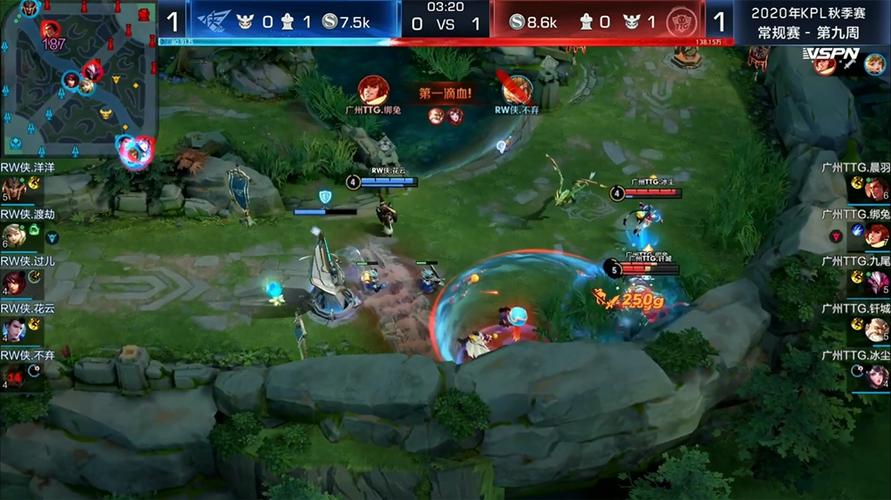Choose RW侠.过儿 hero portrait
The width and height of the screenshot is (891, 500).
coord(14,282)
